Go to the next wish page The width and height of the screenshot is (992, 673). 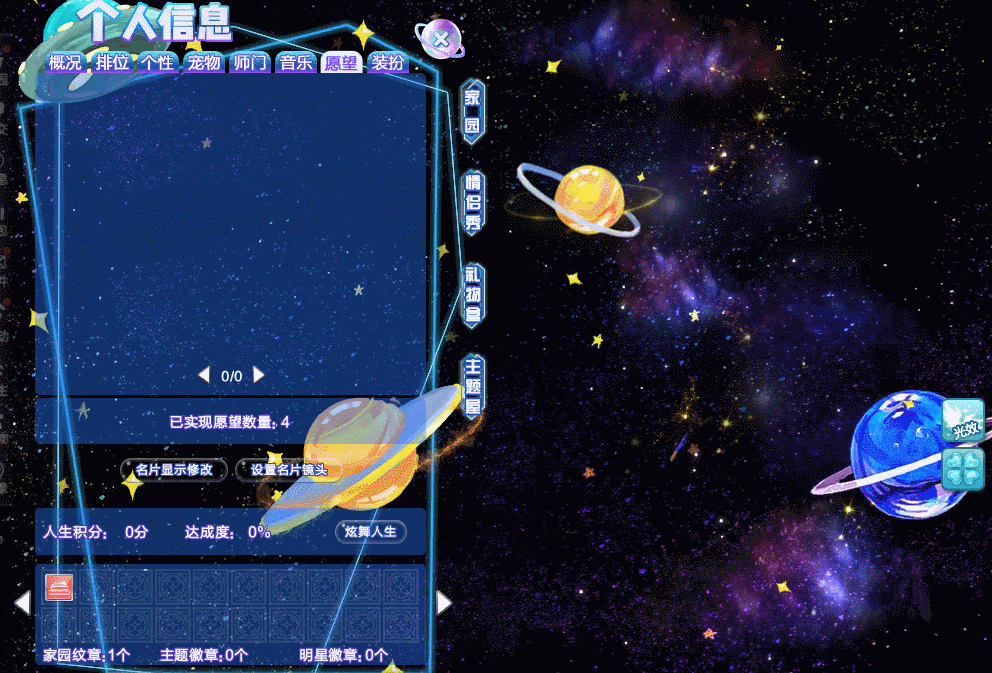pos(260,375)
